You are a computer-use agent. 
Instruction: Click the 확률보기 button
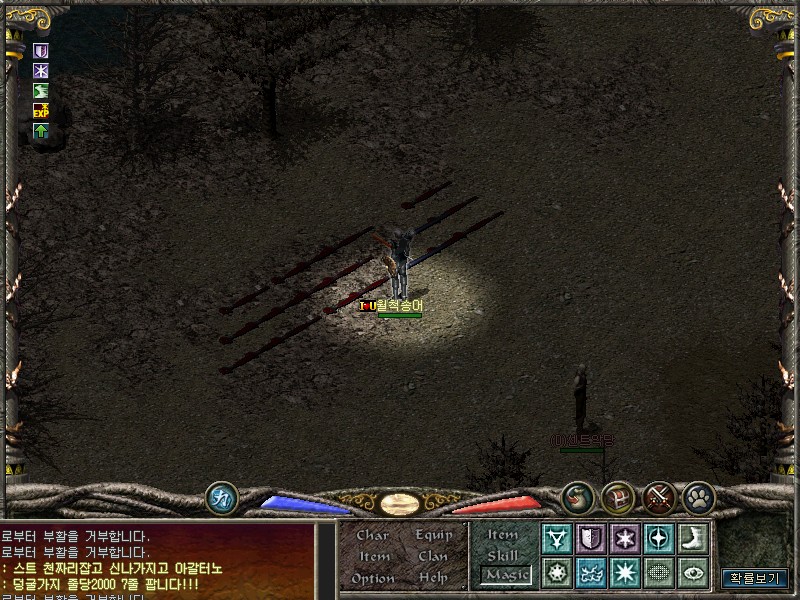pyautogui.click(x=755, y=578)
